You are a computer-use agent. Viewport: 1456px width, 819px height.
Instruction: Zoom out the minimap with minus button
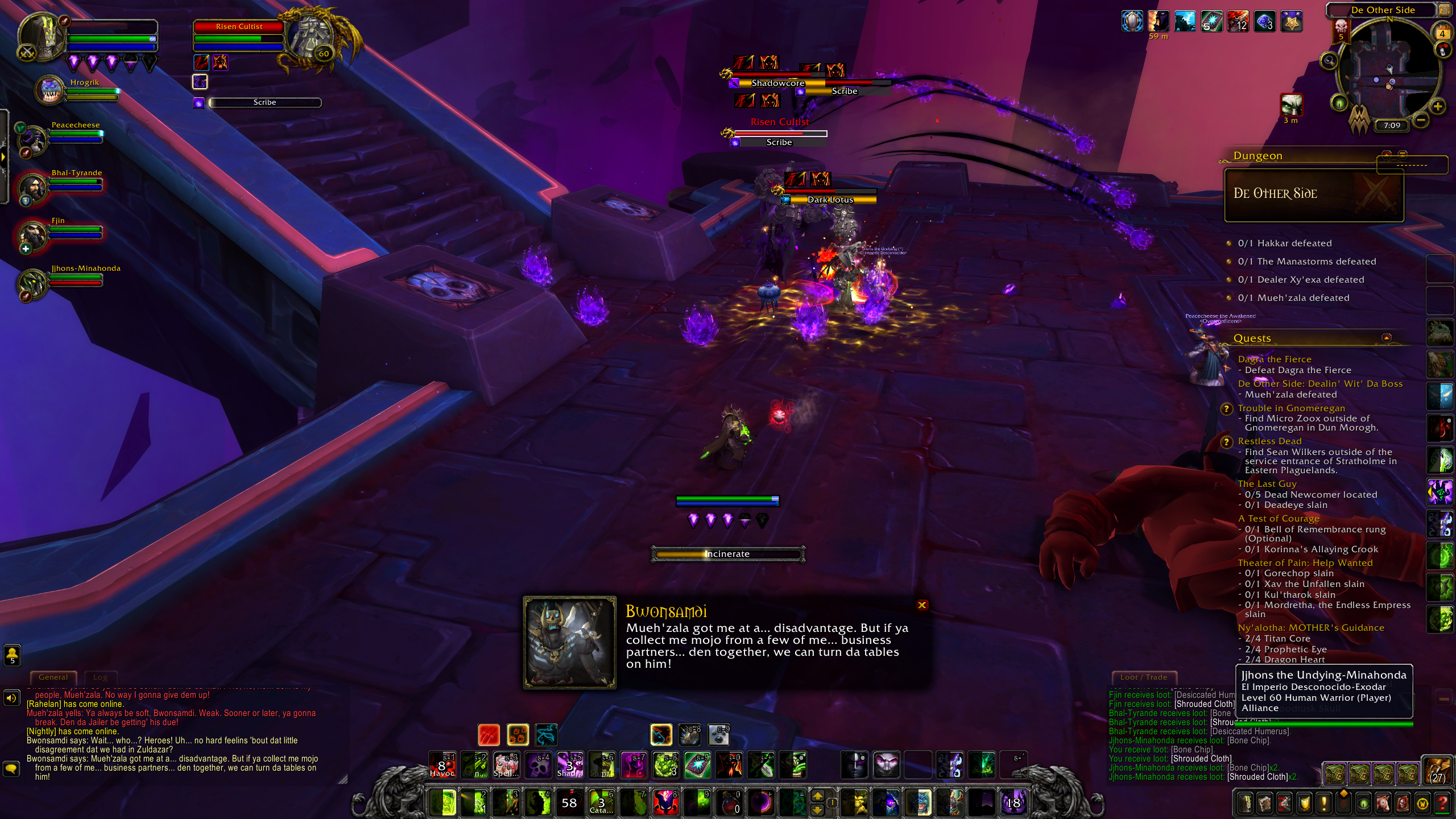[1420, 120]
